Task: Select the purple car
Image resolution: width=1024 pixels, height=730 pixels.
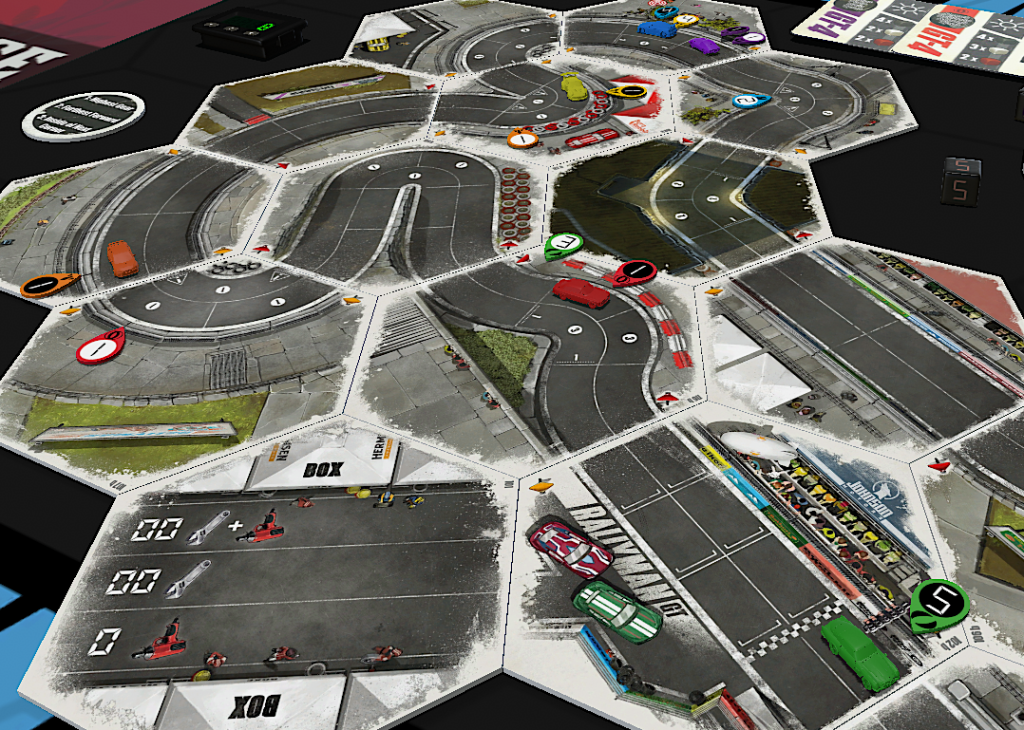Action: (x=705, y=45)
